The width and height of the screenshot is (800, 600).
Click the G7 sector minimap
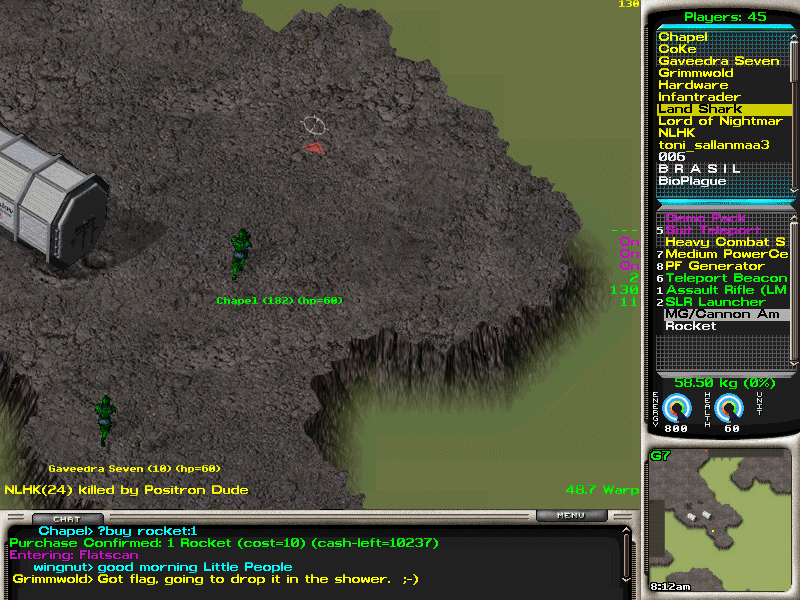tap(720, 520)
